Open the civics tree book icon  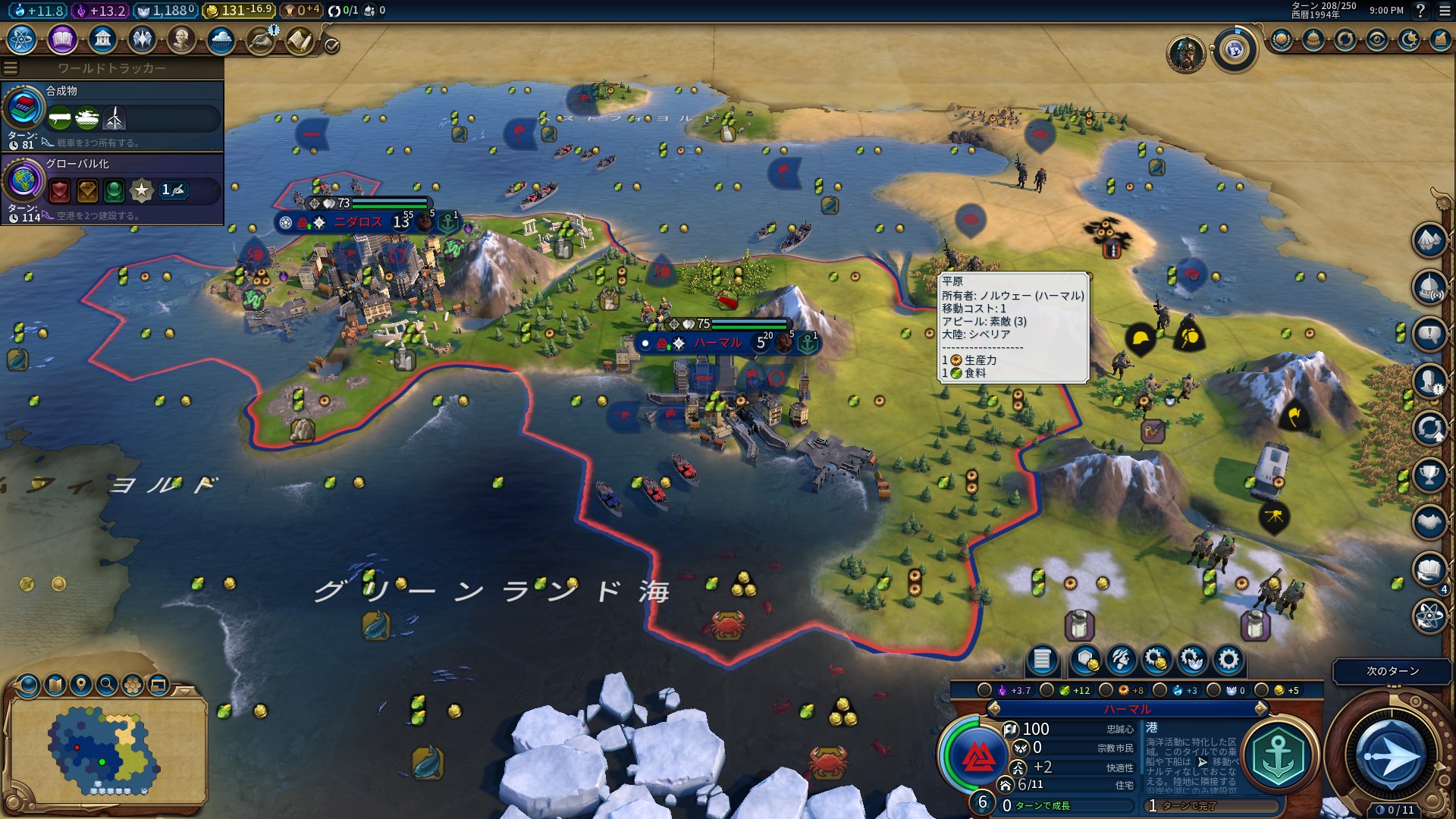(62, 39)
